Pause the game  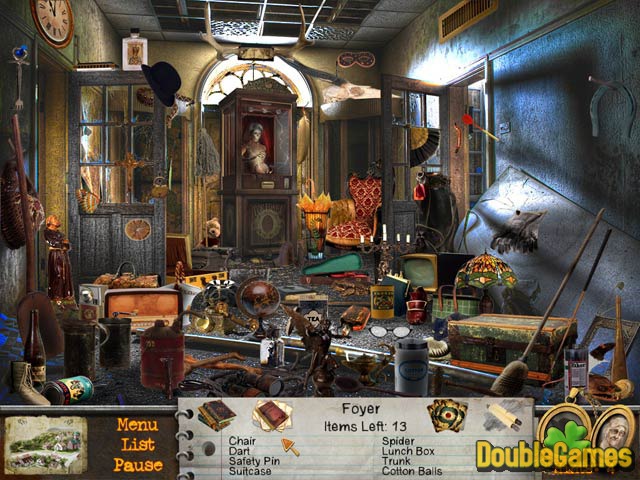(x=137, y=464)
